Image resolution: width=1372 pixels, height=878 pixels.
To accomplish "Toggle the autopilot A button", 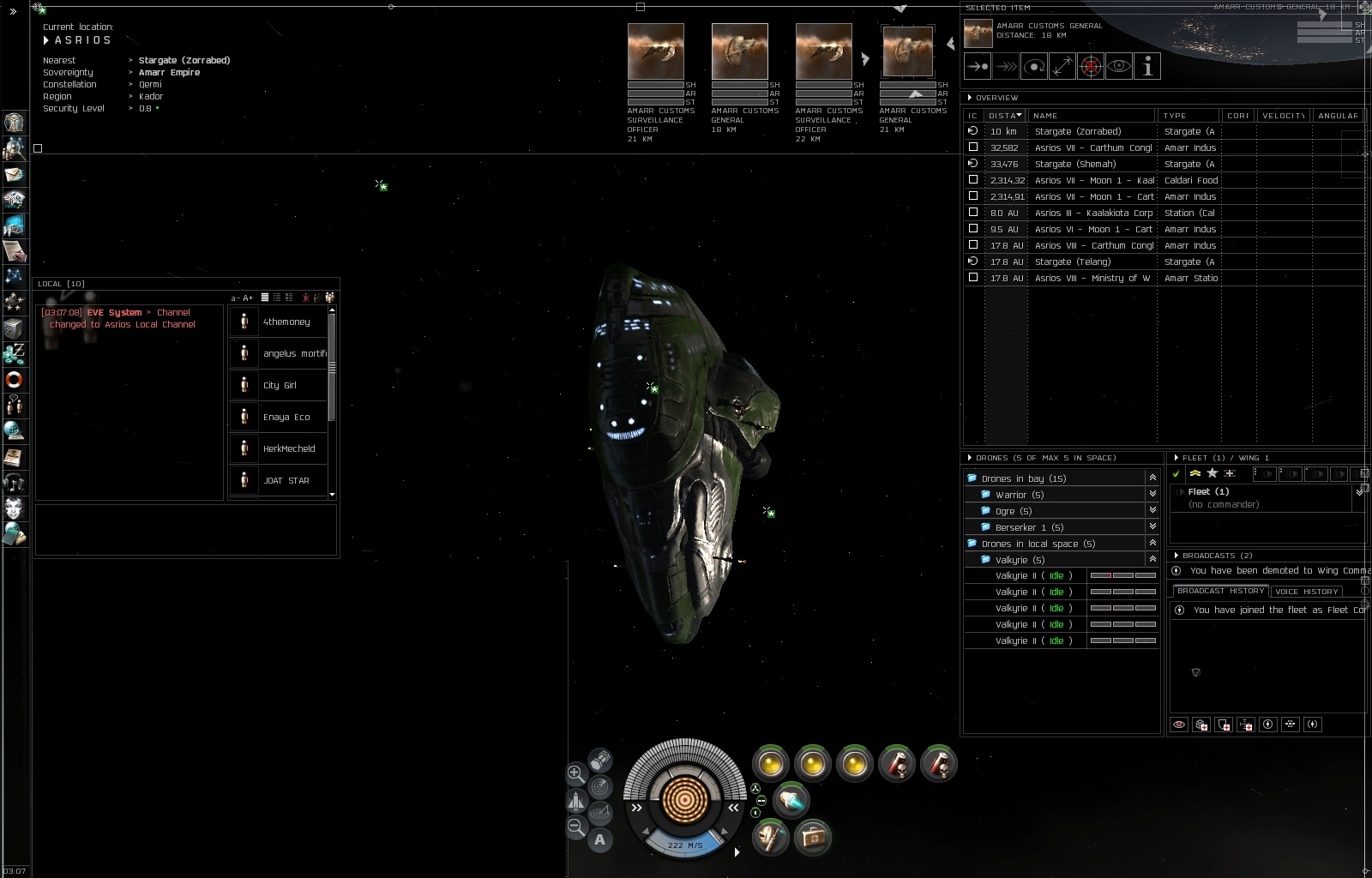I will pos(600,840).
